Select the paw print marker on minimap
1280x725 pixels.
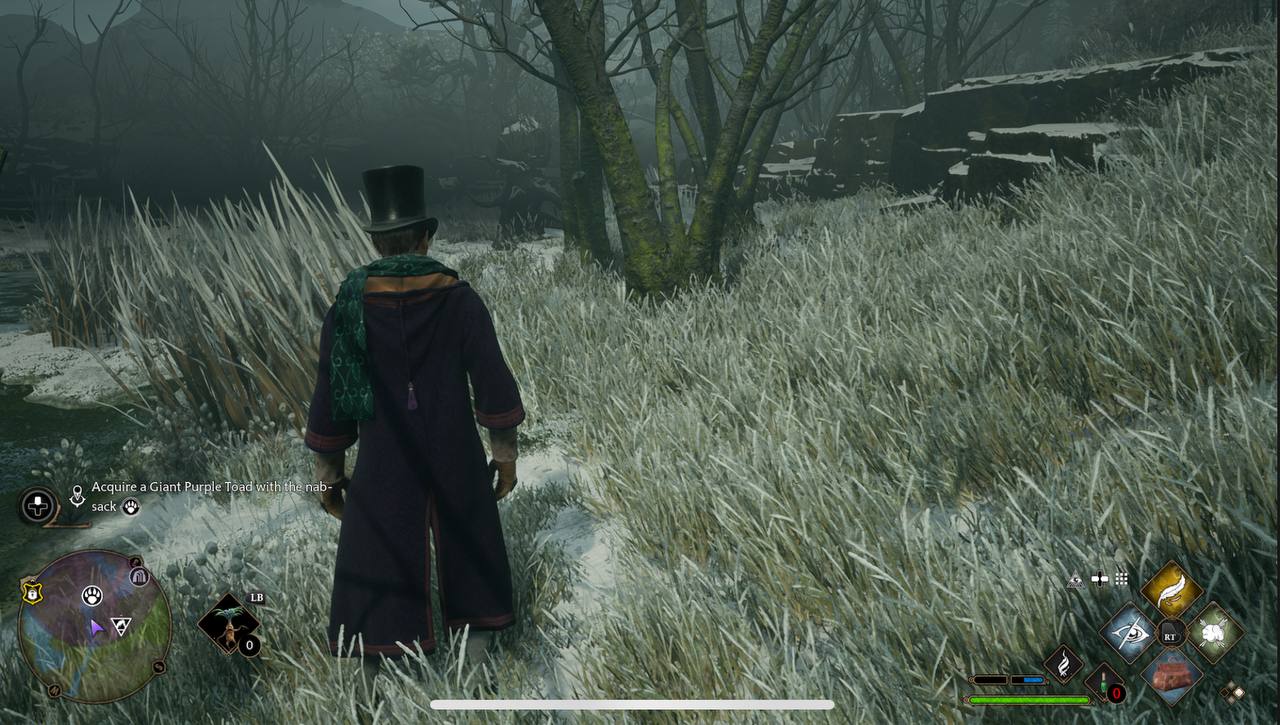[92, 596]
